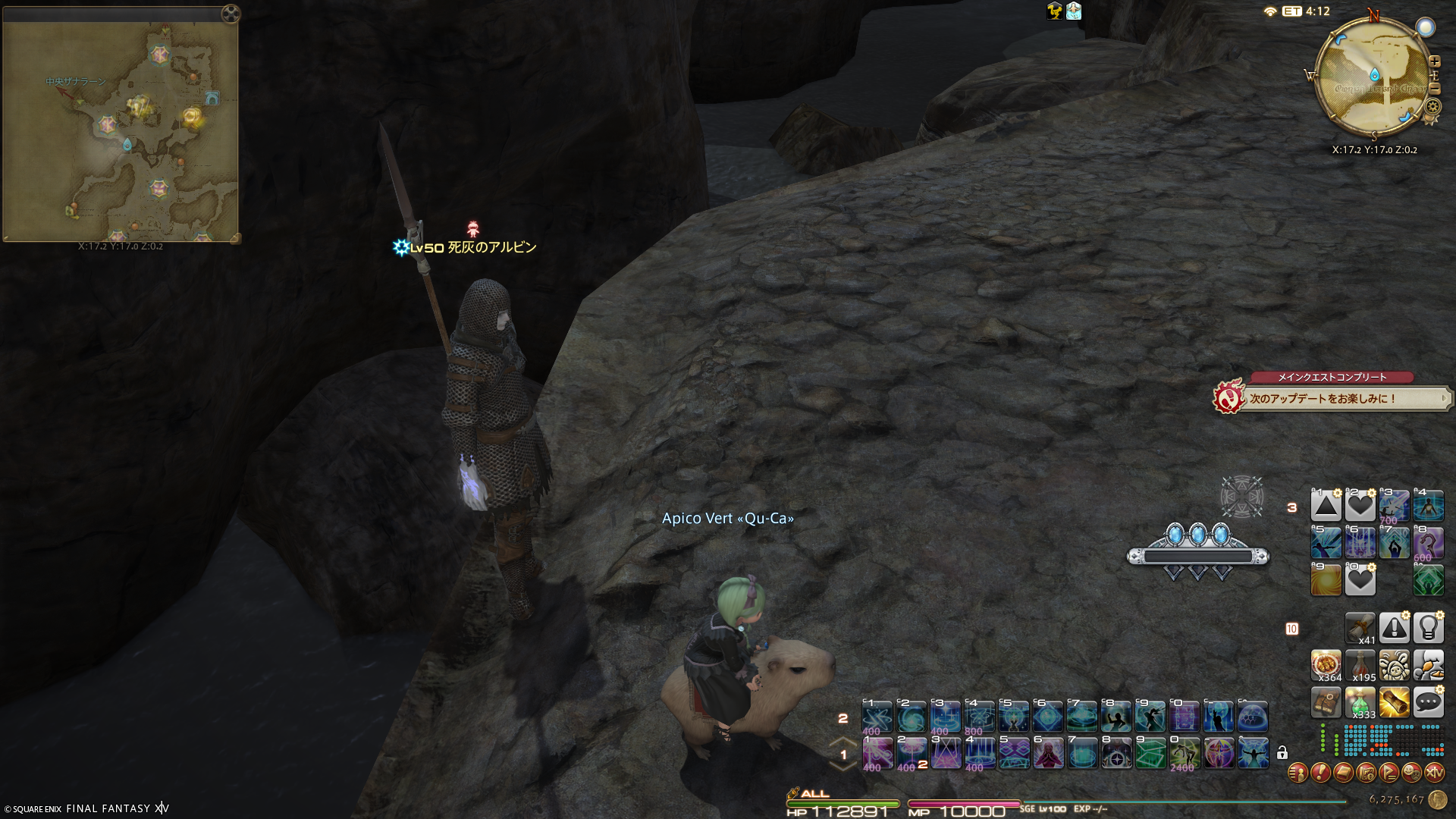1456x819 pixels.
Task: Open the main quest complete tracker banner
Action: pos(1332,397)
